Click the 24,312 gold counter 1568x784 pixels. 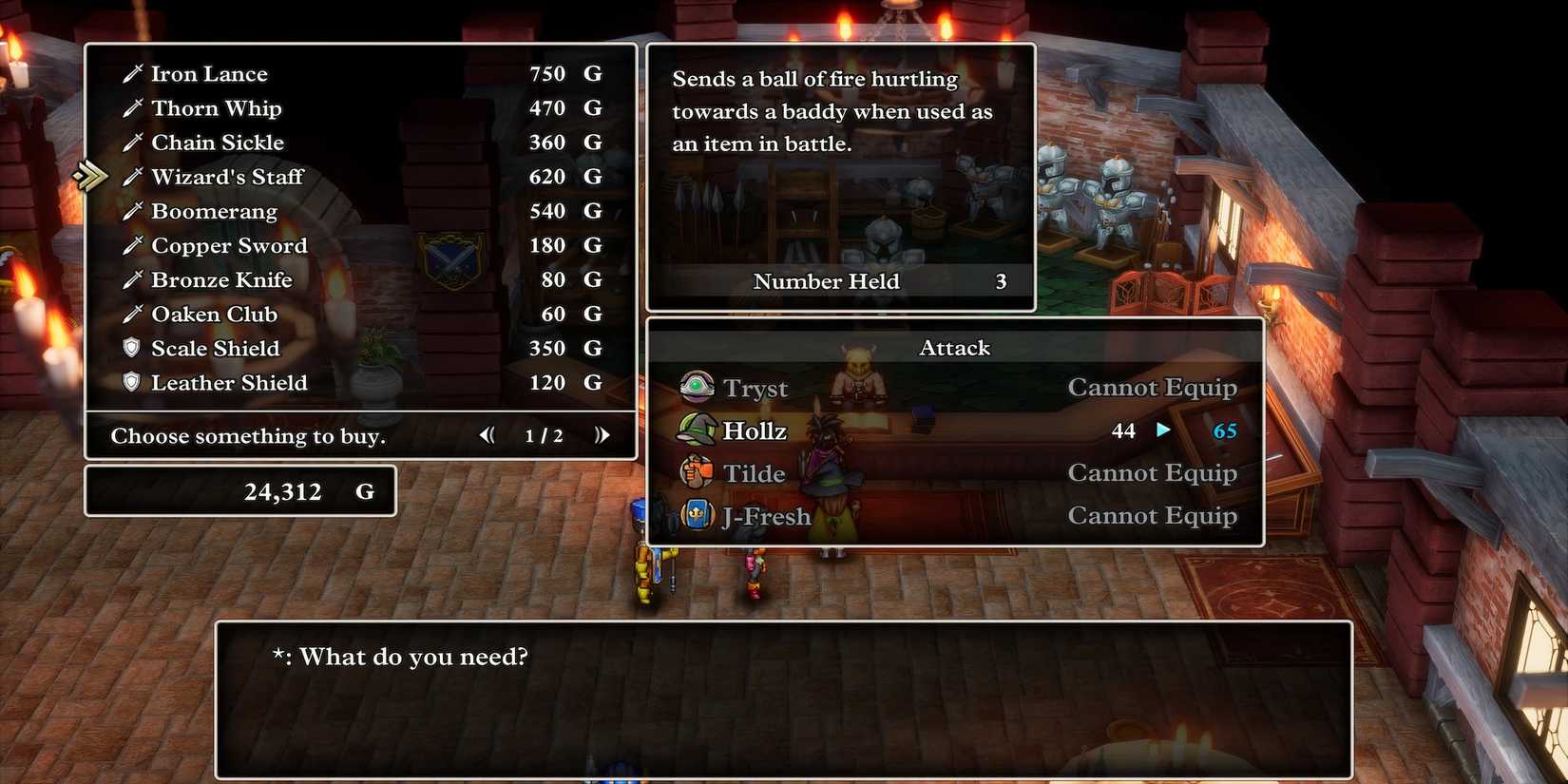pos(282,491)
